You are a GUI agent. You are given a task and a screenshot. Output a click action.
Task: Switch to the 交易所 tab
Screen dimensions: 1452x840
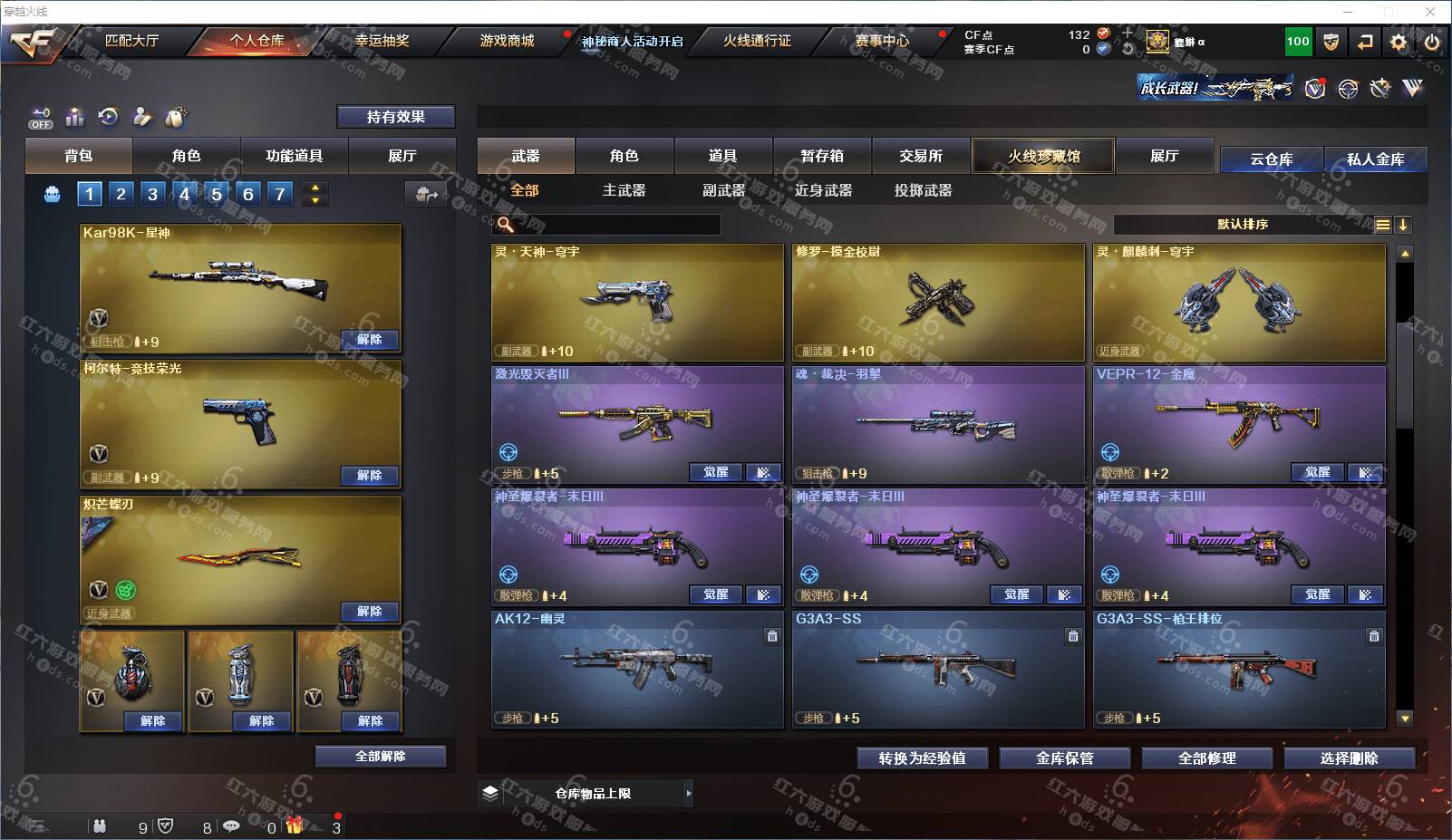click(x=920, y=156)
